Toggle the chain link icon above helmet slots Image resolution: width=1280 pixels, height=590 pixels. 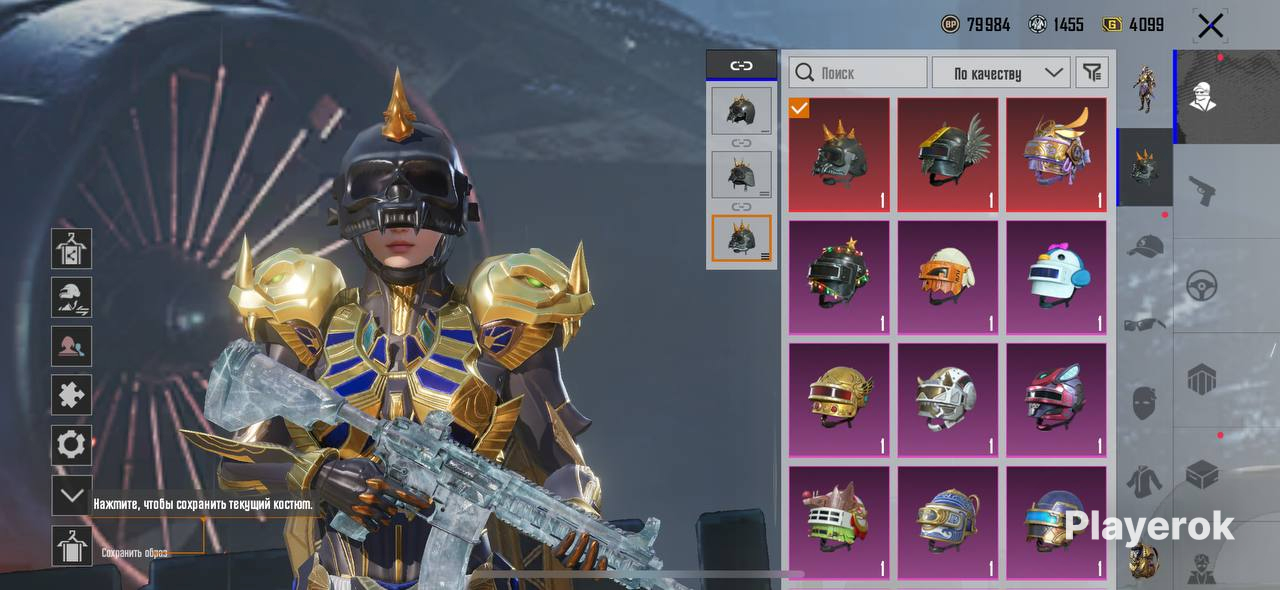point(741,66)
